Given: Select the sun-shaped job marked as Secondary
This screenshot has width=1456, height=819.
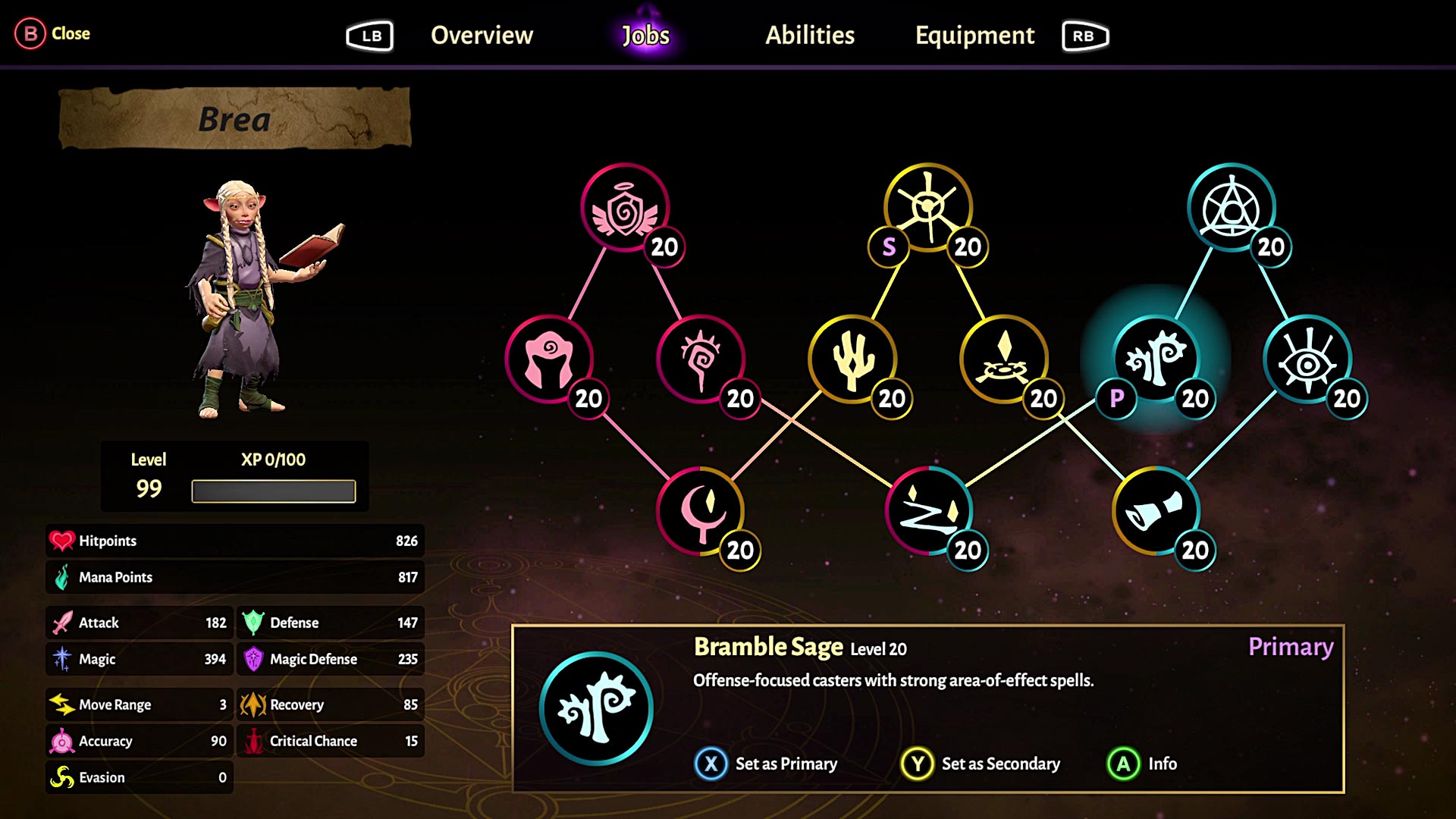Looking at the screenshot, I should 927,206.
